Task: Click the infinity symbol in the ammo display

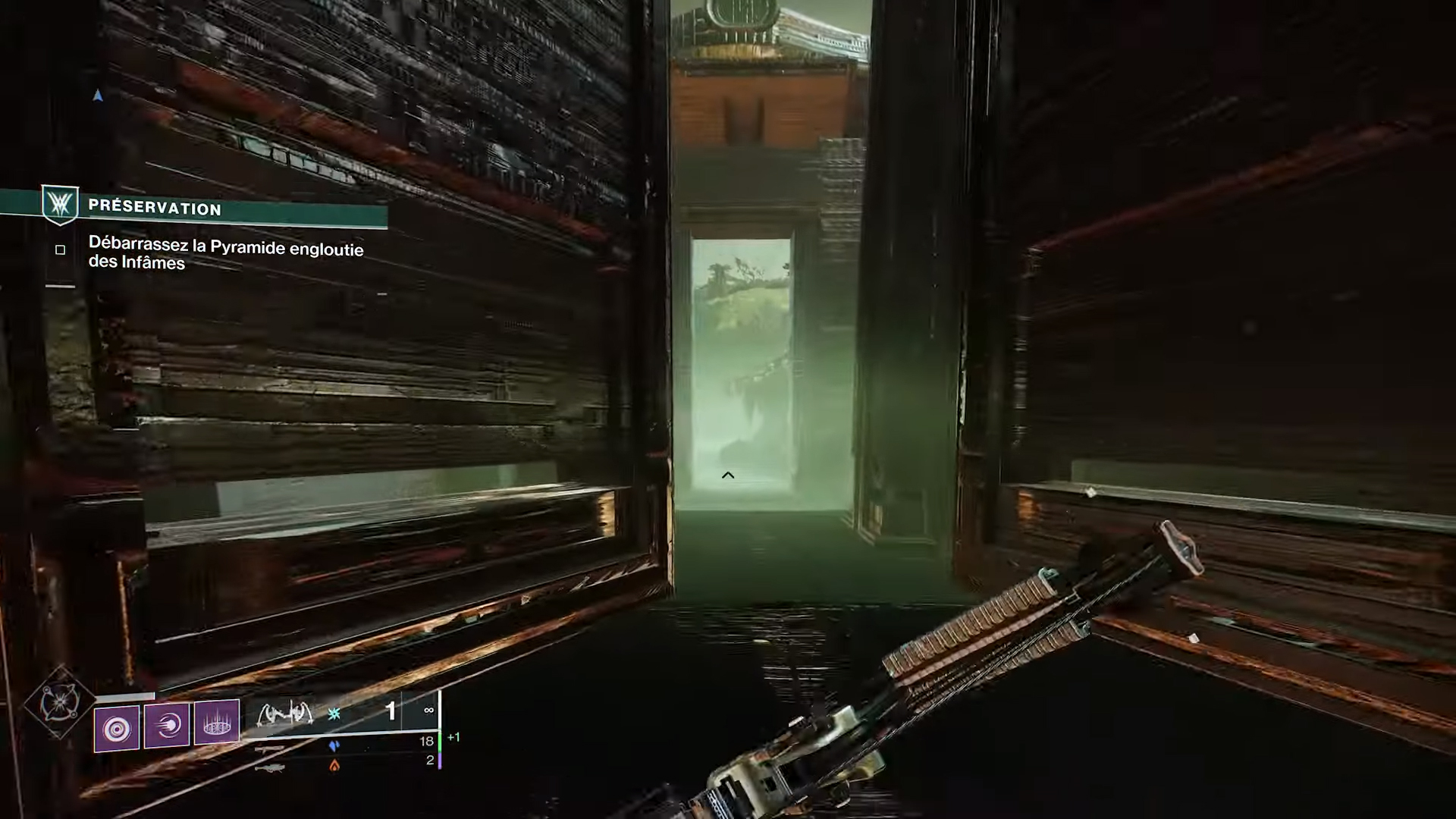Action: coord(428,711)
